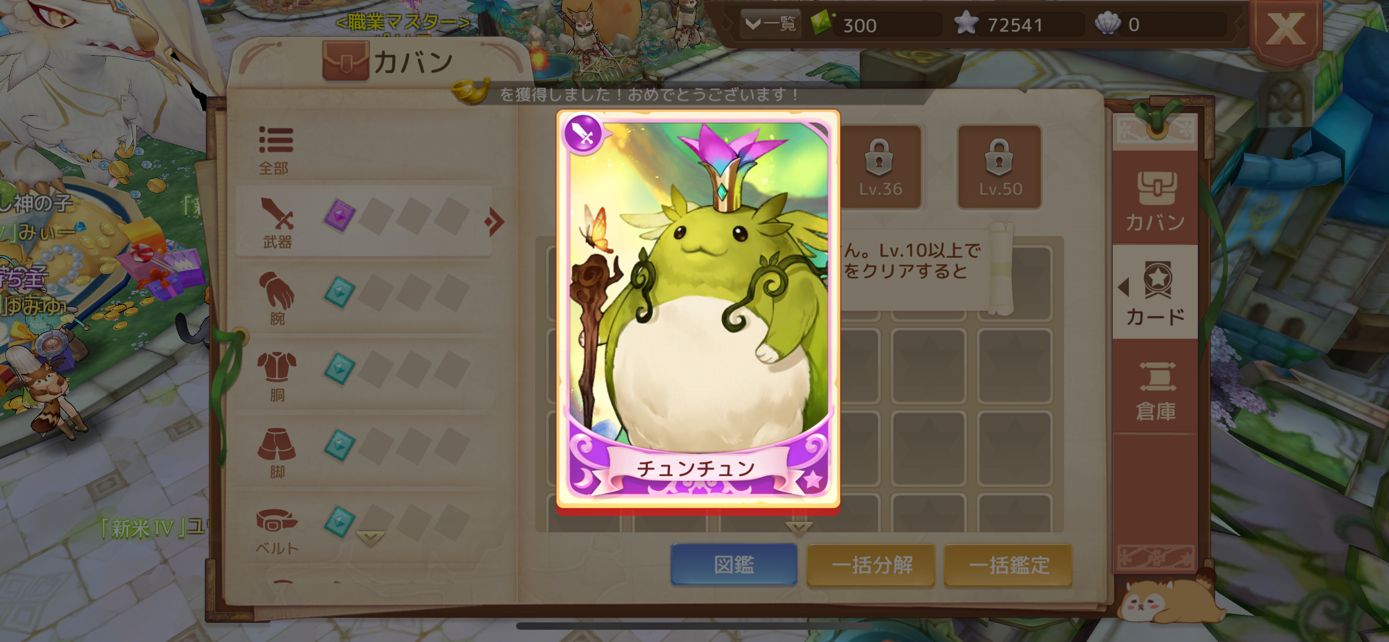Choose the 胴 body armor category
Image resolution: width=1389 pixels, height=642 pixels.
pyautogui.click(x=277, y=375)
